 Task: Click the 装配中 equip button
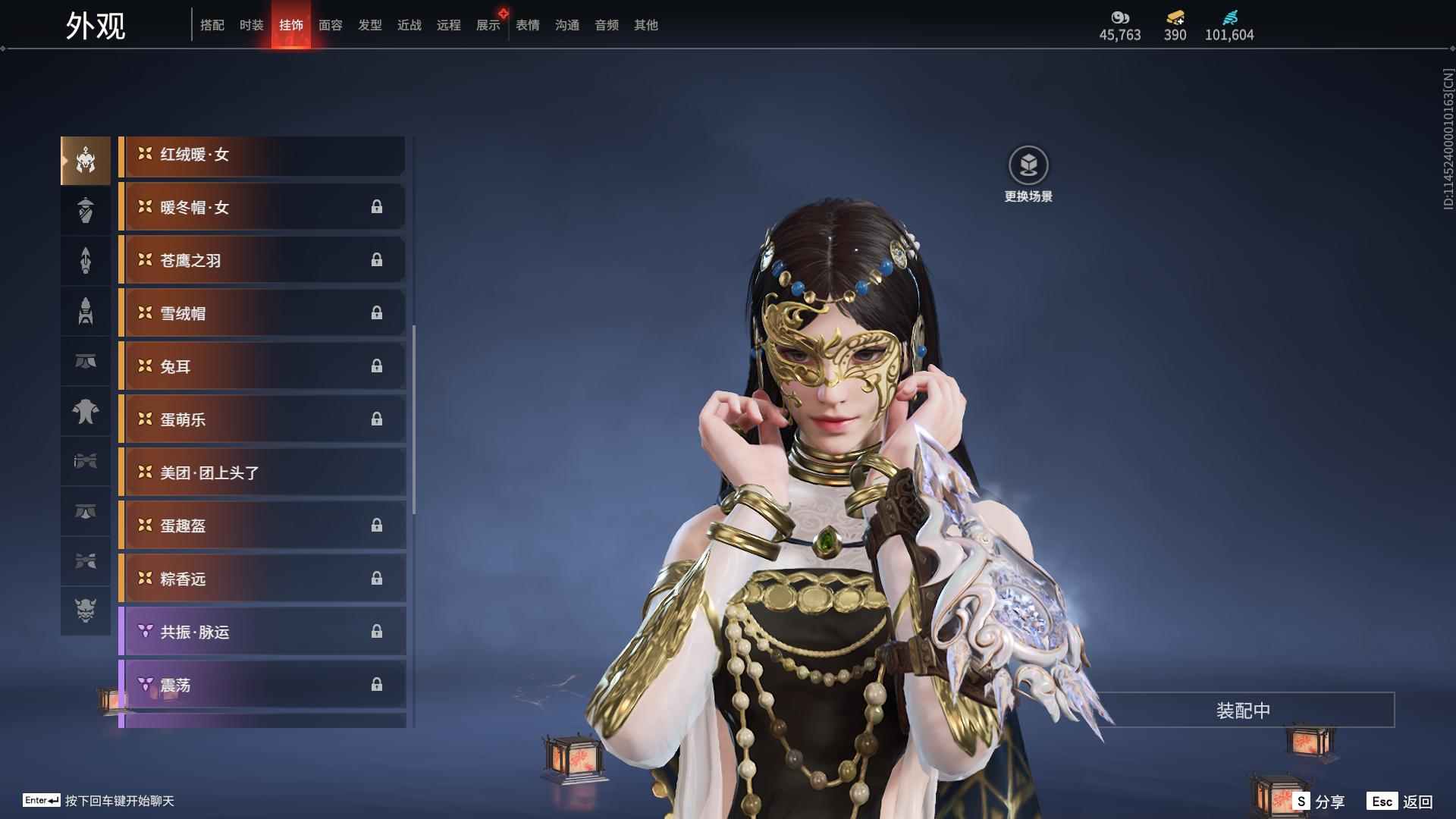click(1243, 711)
